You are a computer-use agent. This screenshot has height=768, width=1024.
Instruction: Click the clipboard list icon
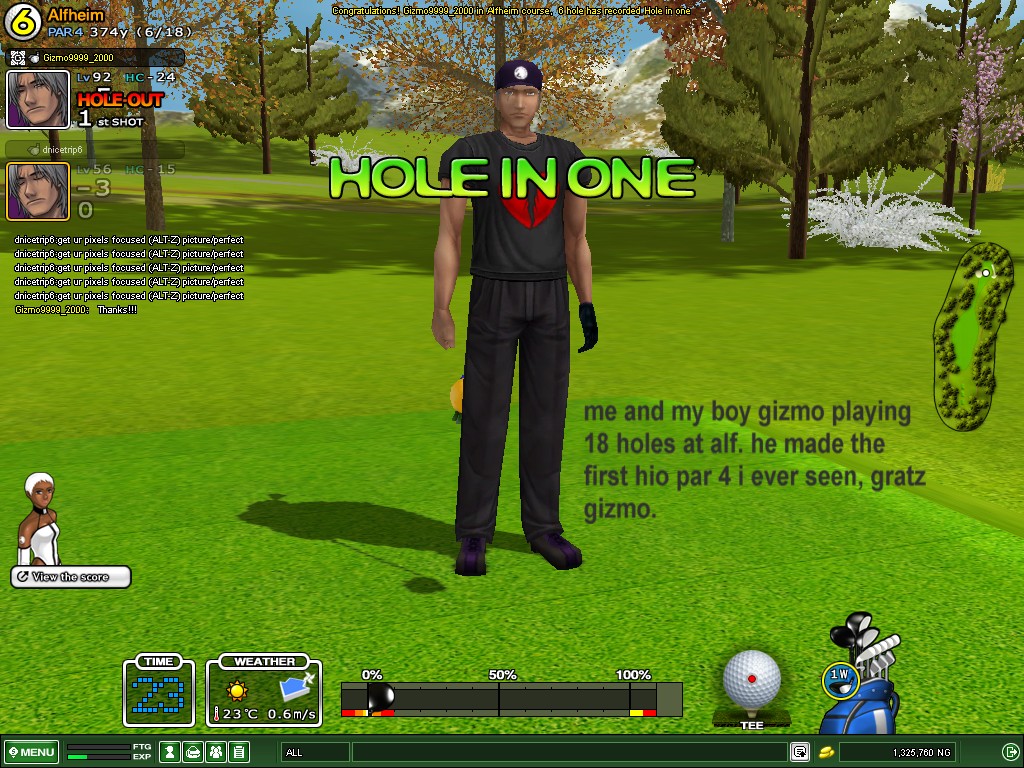(238, 752)
